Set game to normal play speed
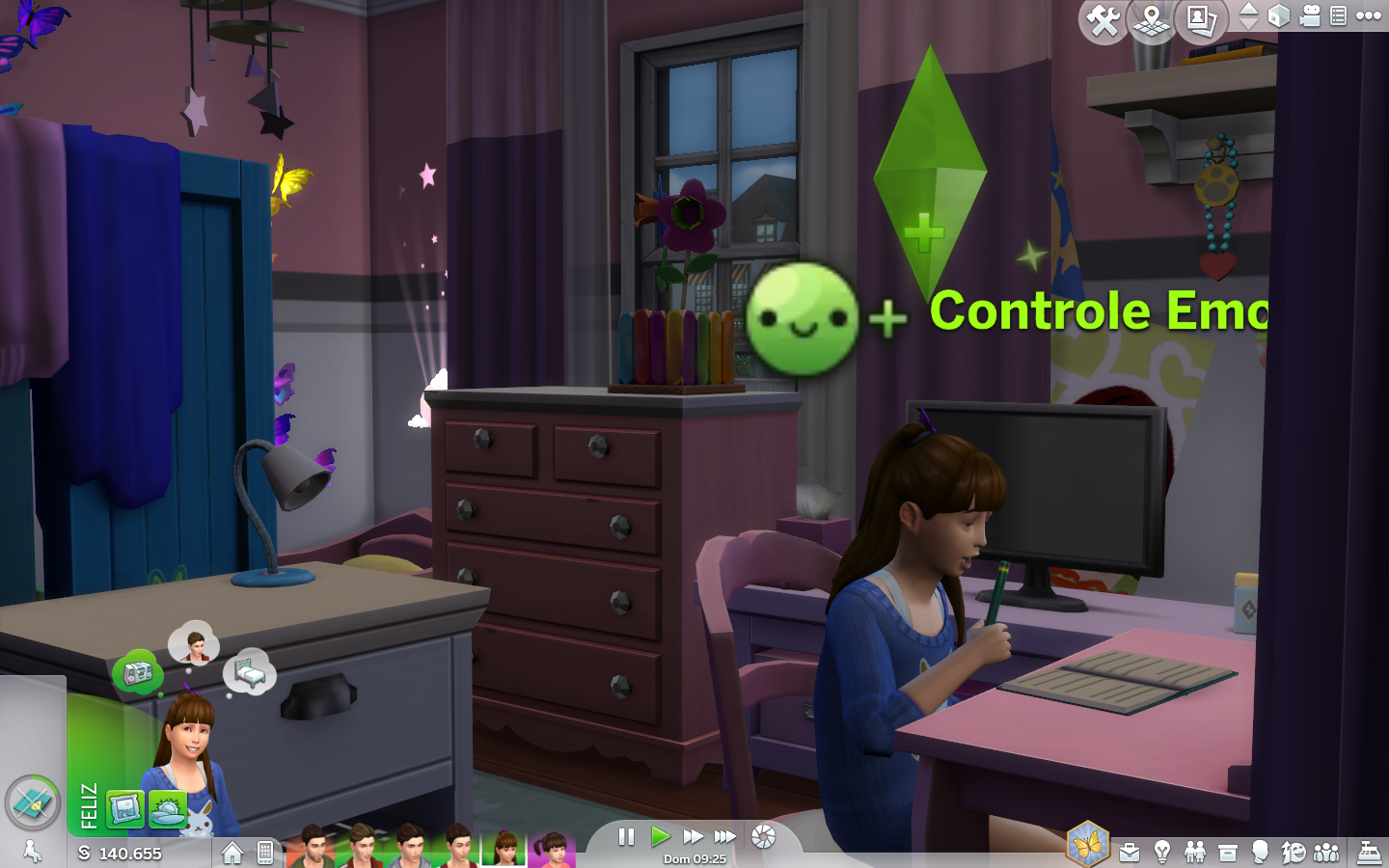This screenshot has width=1389, height=868. click(660, 836)
